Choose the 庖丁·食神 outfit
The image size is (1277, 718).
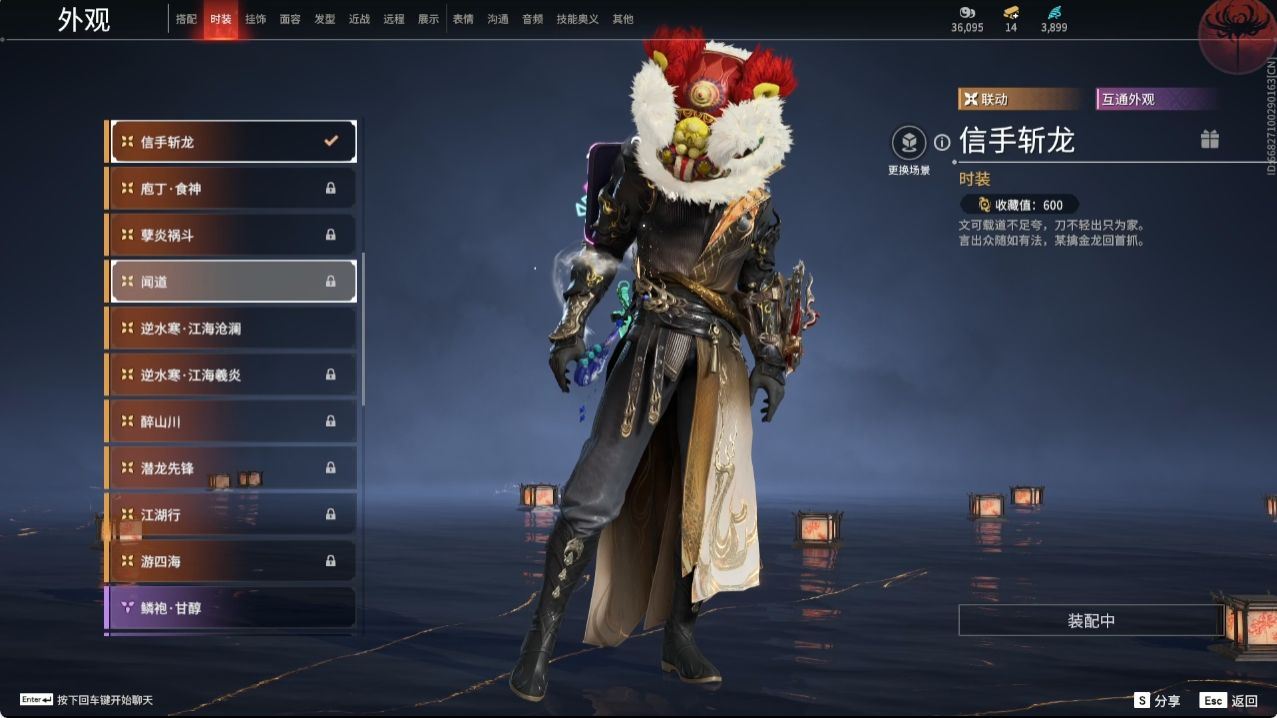231,188
